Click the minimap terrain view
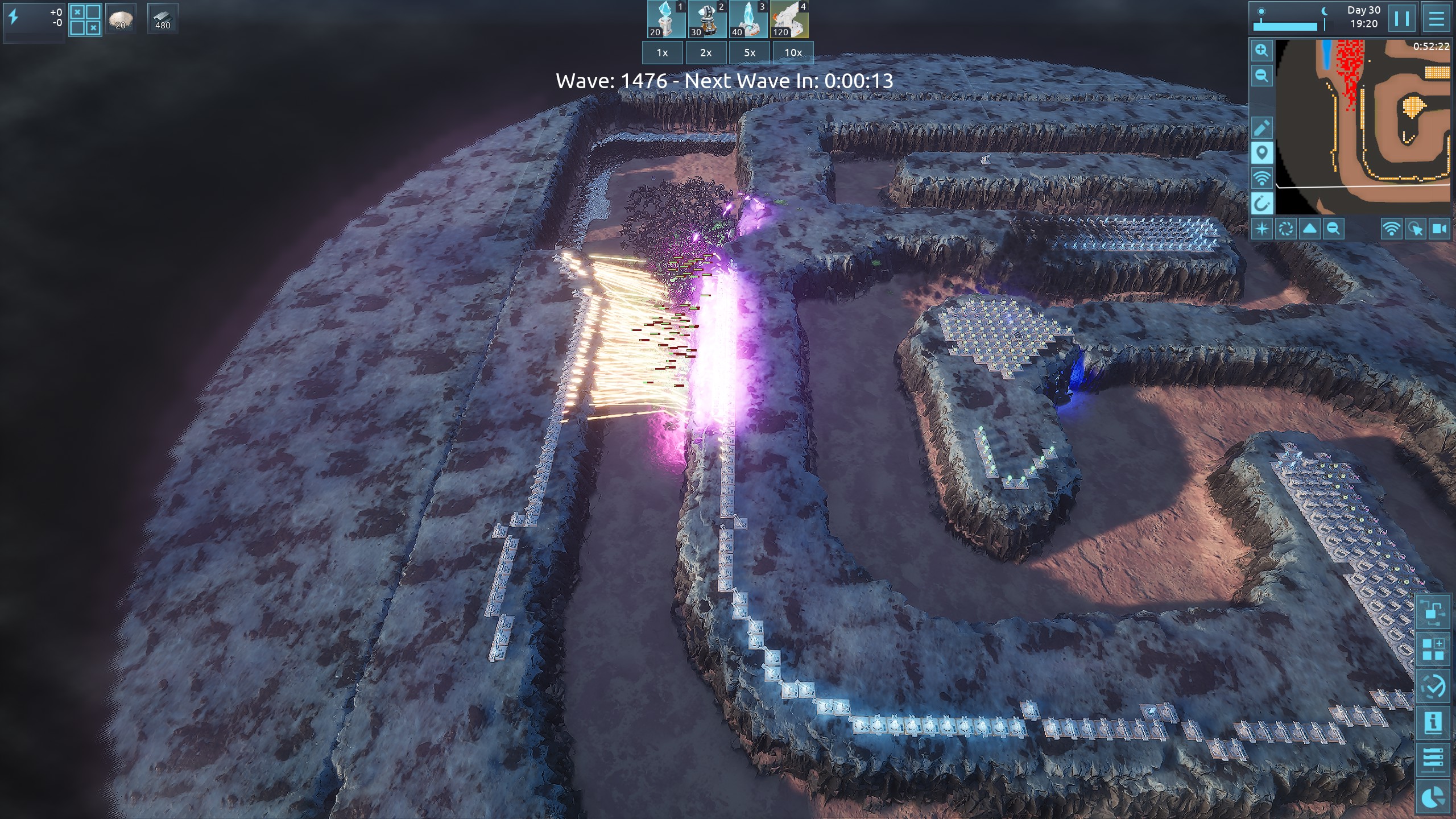This screenshot has width=1456, height=819. [x=1363, y=119]
